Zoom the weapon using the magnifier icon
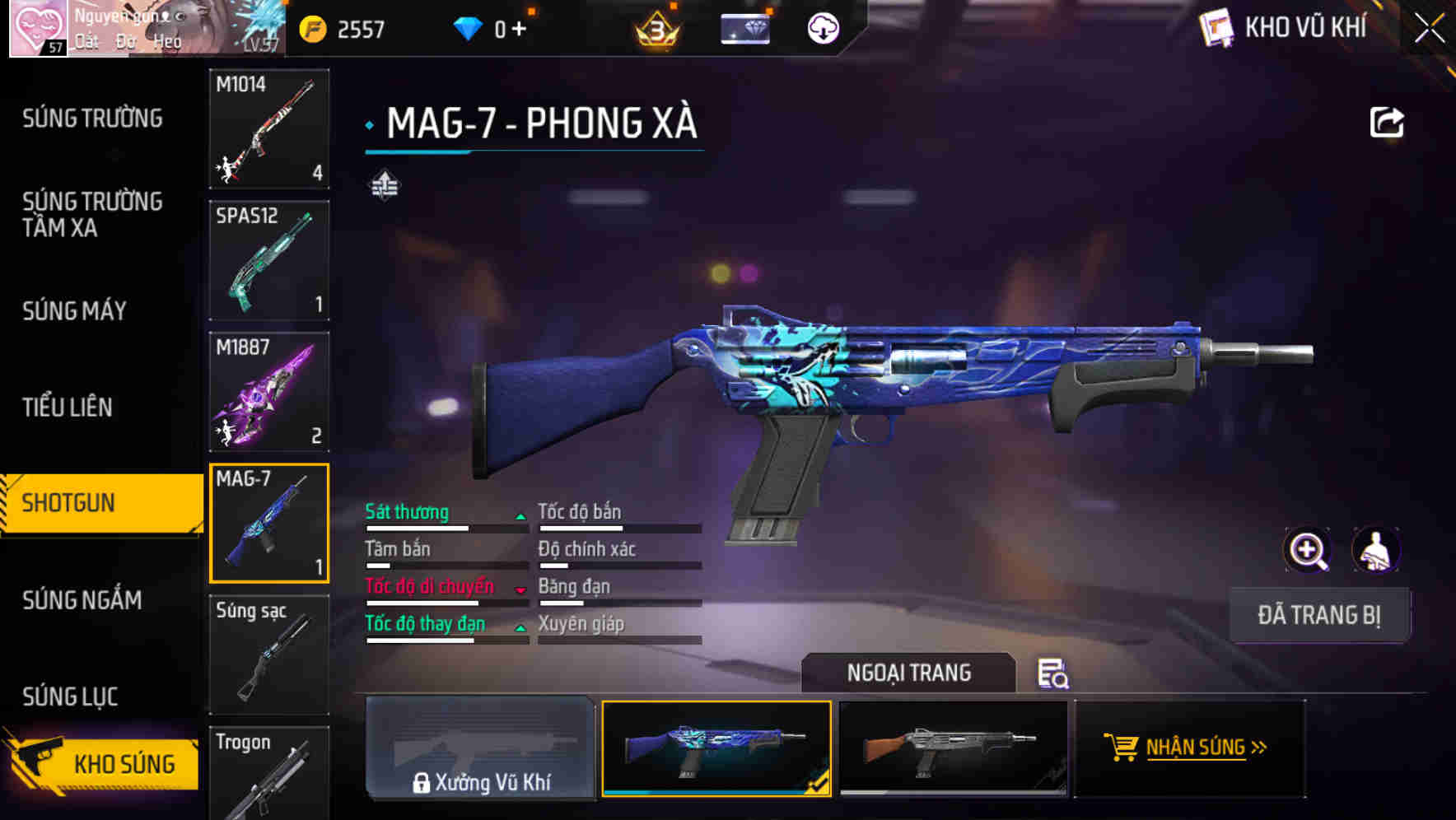 (x=1306, y=550)
